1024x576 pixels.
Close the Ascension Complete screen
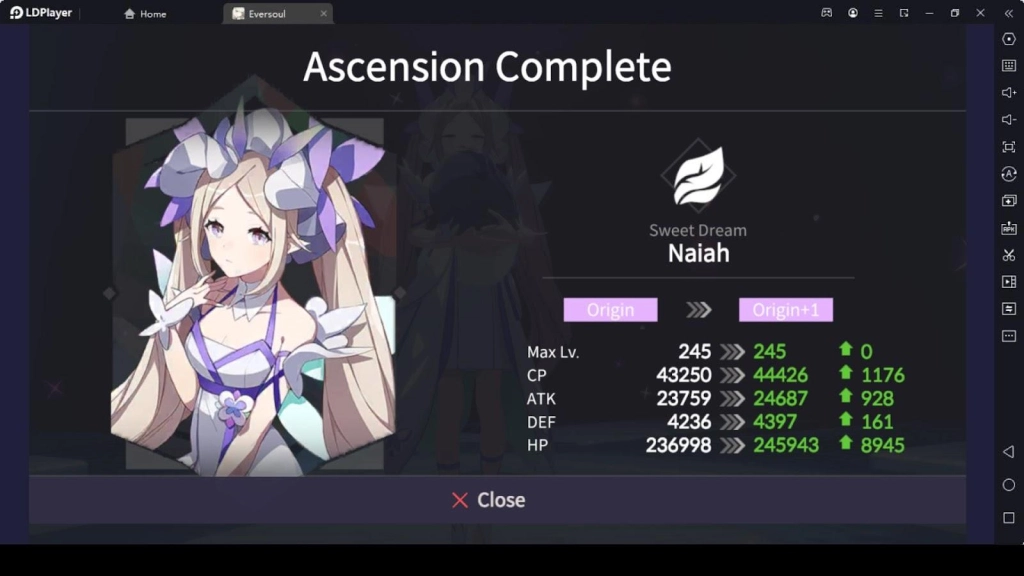488,500
